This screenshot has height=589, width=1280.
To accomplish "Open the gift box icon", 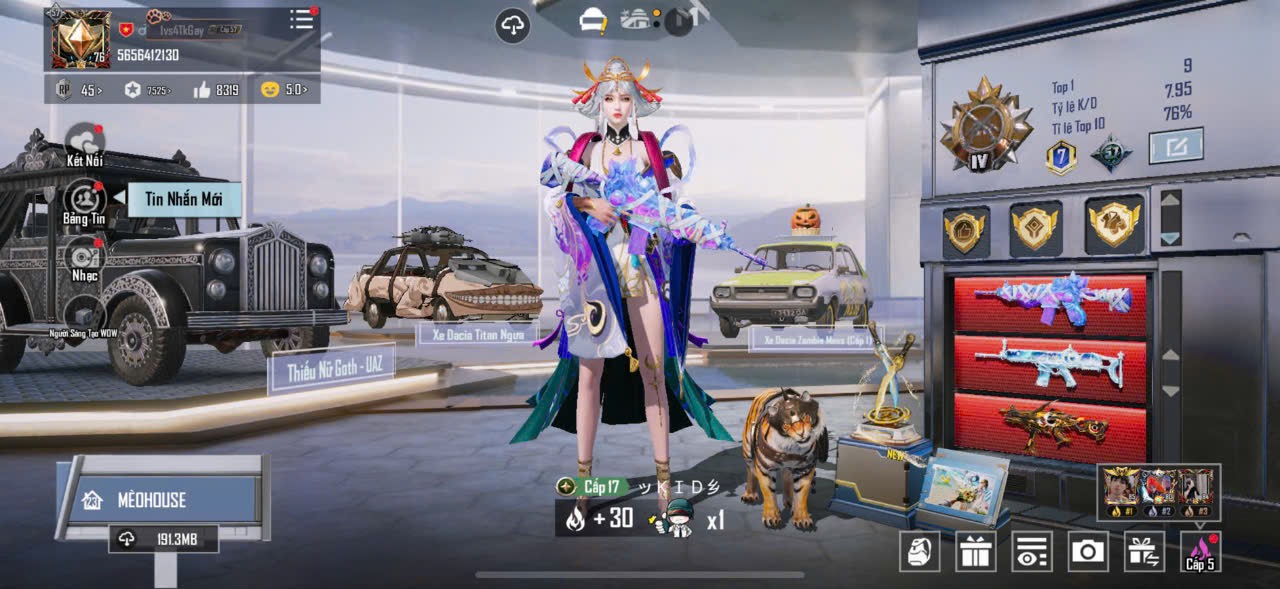I will pyautogui.click(x=976, y=551).
